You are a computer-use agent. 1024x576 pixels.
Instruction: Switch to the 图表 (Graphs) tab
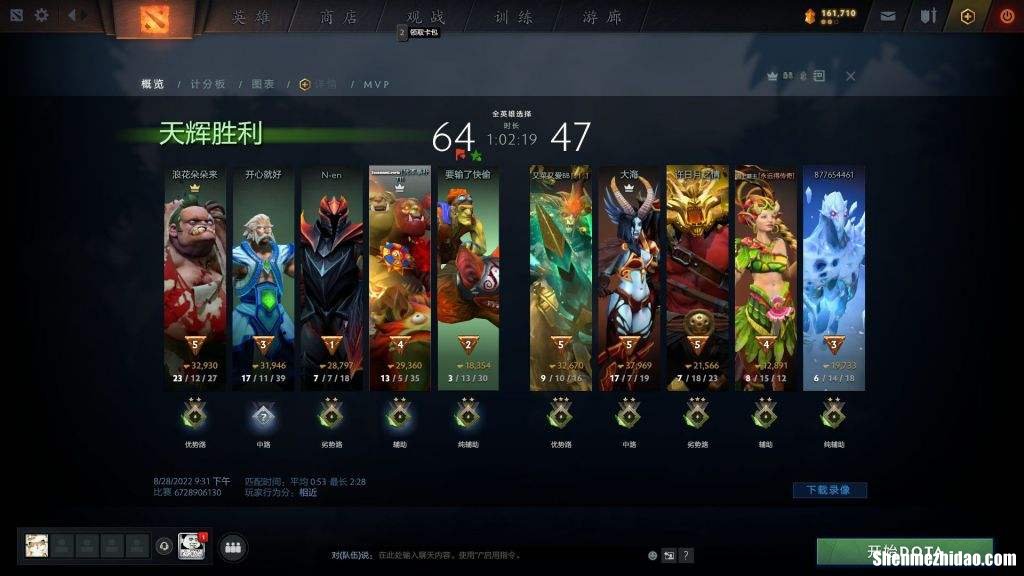point(263,84)
